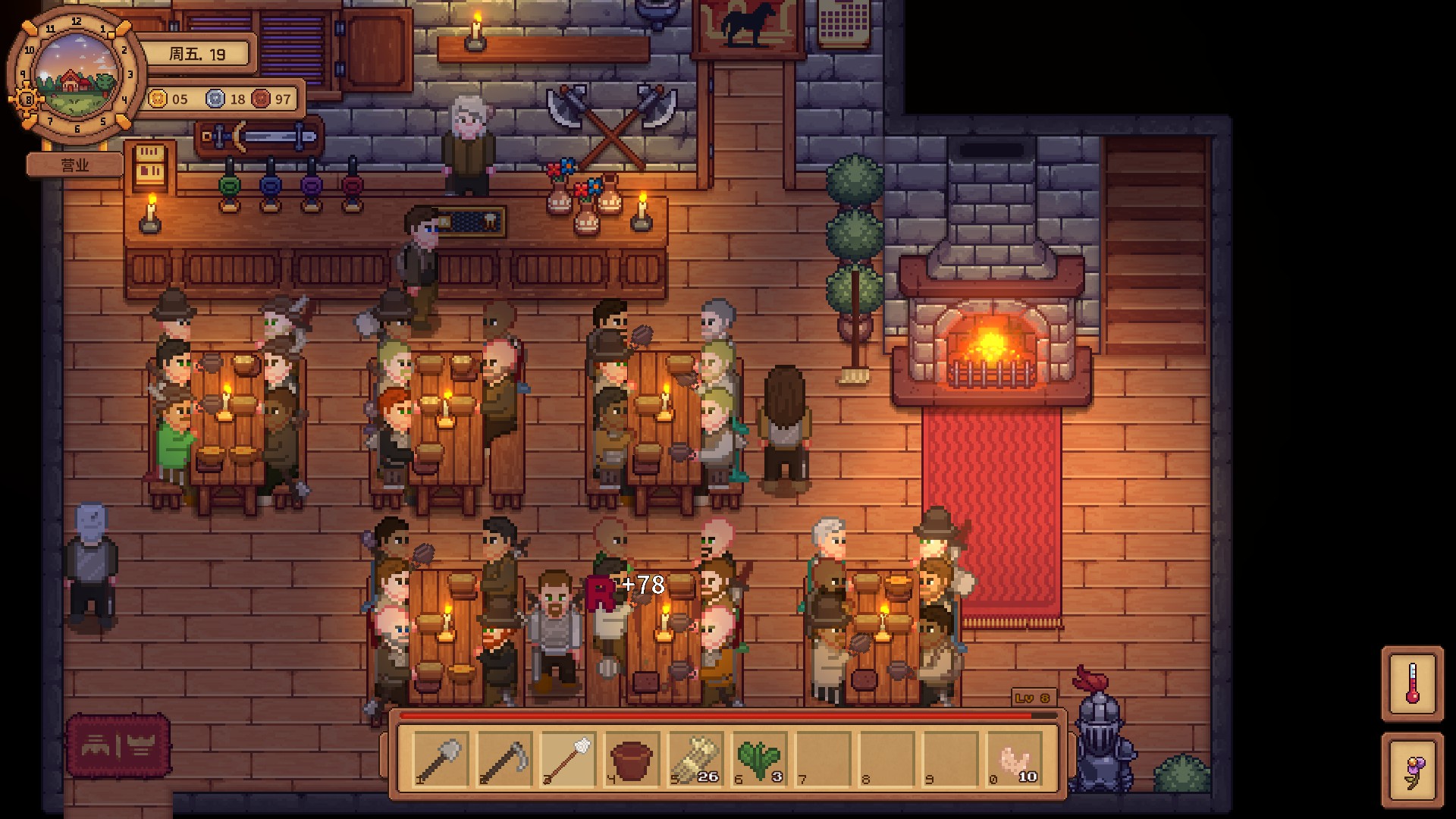This screenshot has width=1456, height=819.
Task: Select the shovel in hotbar slot 1
Action: [x=441, y=759]
